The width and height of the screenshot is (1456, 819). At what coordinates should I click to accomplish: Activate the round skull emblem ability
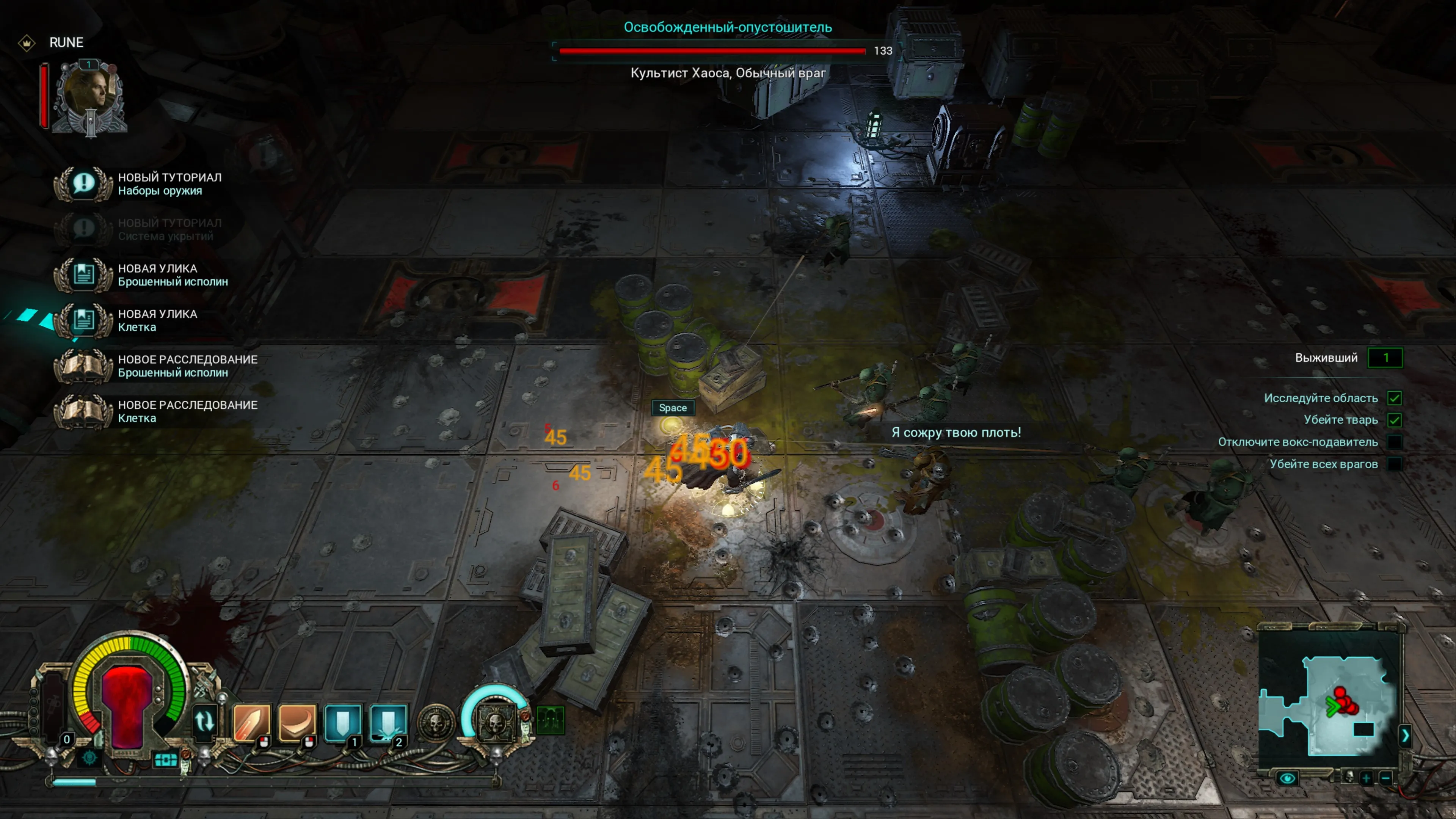click(x=436, y=722)
